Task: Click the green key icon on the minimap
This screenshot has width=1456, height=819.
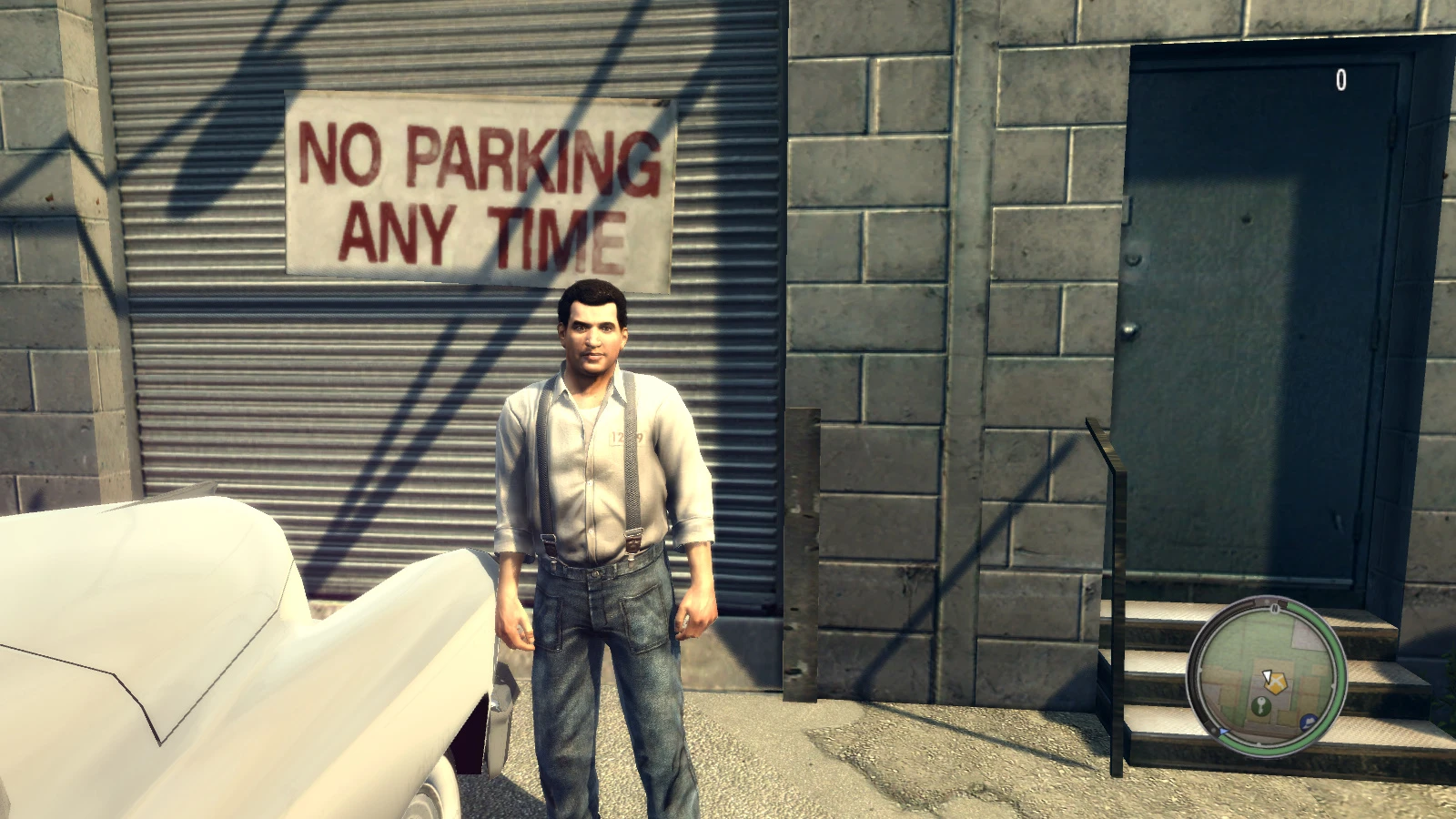Action: pyautogui.click(x=1262, y=705)
